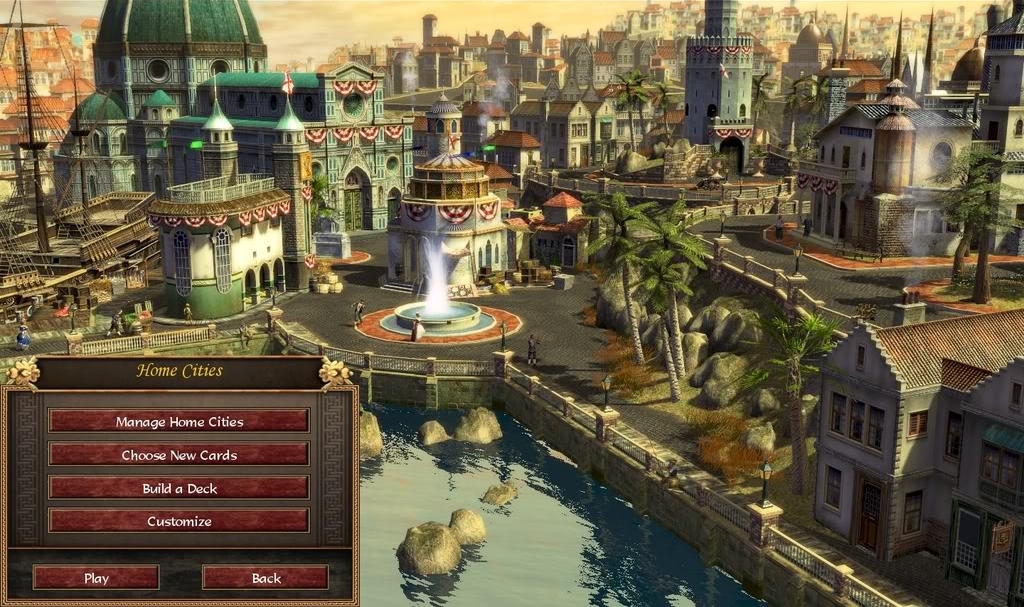Viewport: 1024px width, 607px height.
Task: Open the Build a Deck screen
Action: [x=179, y=488]
